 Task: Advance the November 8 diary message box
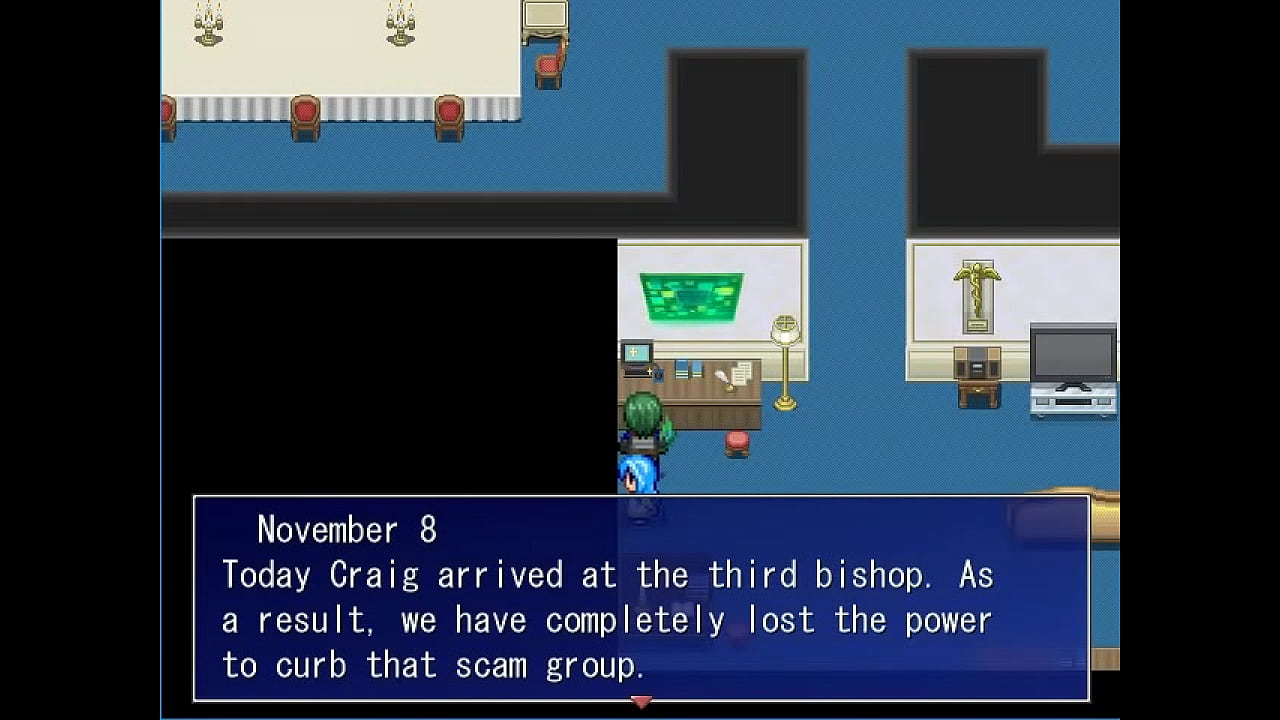pos(640,598)
